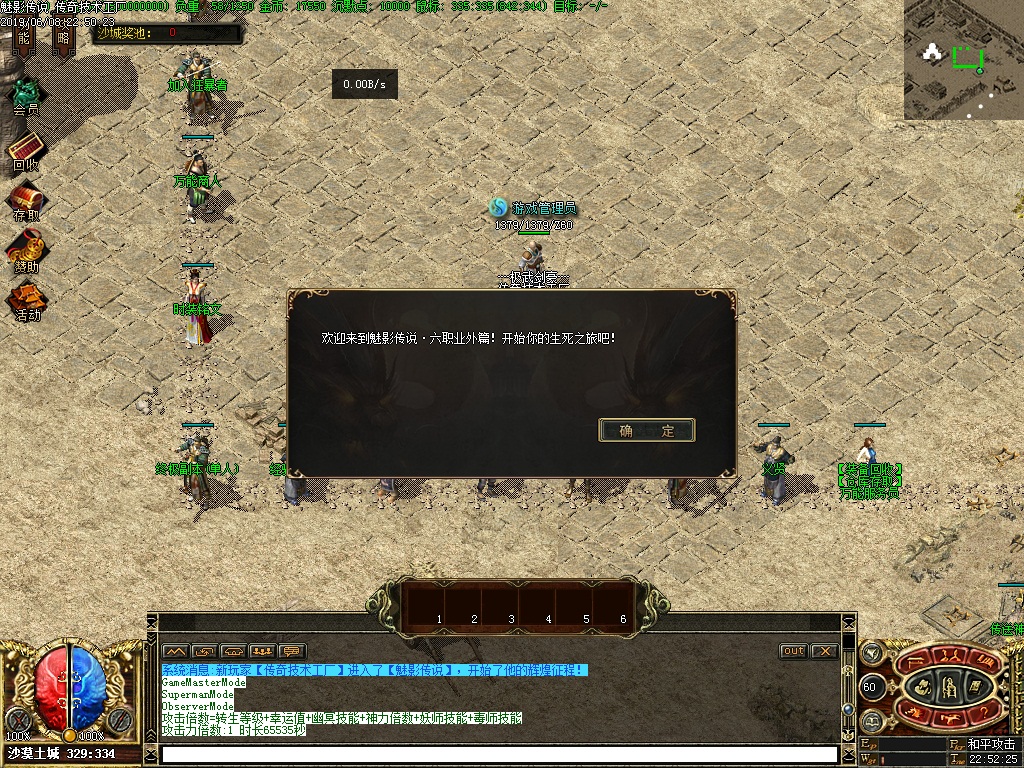Click the chat panel 'out' button
This screenshot has width=1024, height=768.
[793, 651]
